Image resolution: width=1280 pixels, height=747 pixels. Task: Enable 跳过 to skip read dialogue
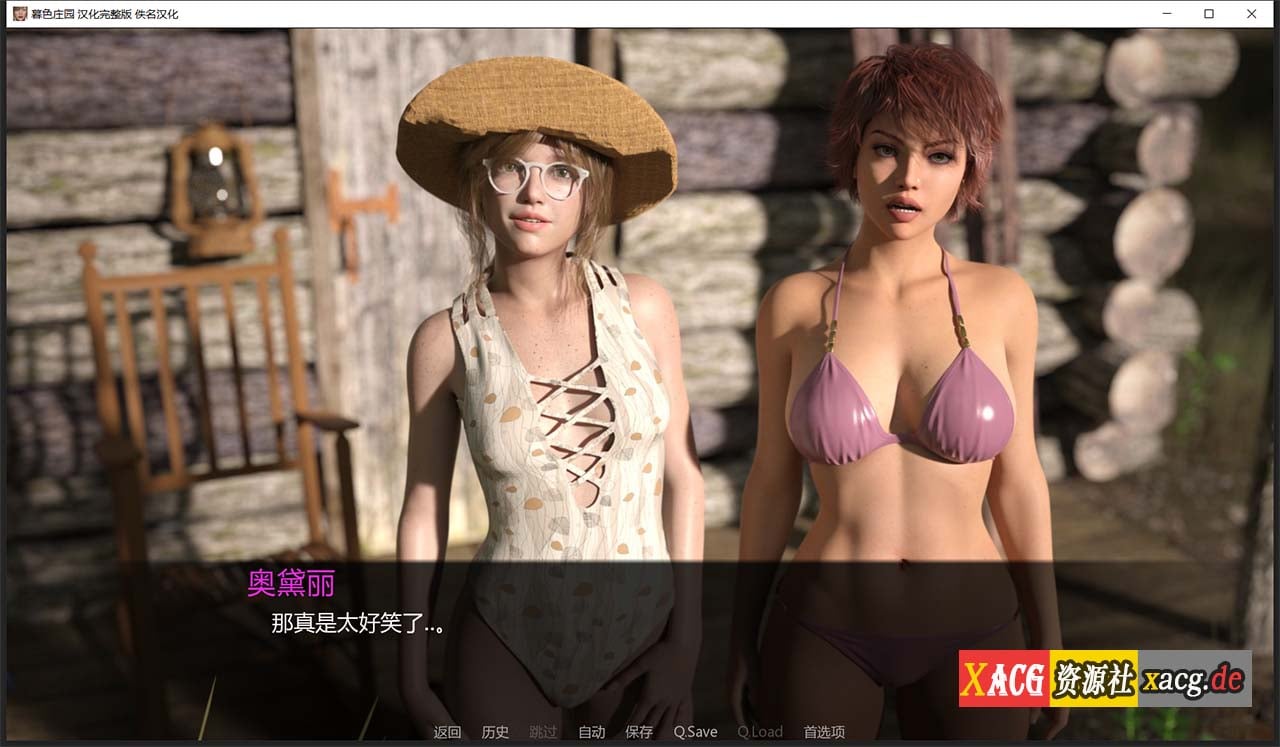[542, 732]
